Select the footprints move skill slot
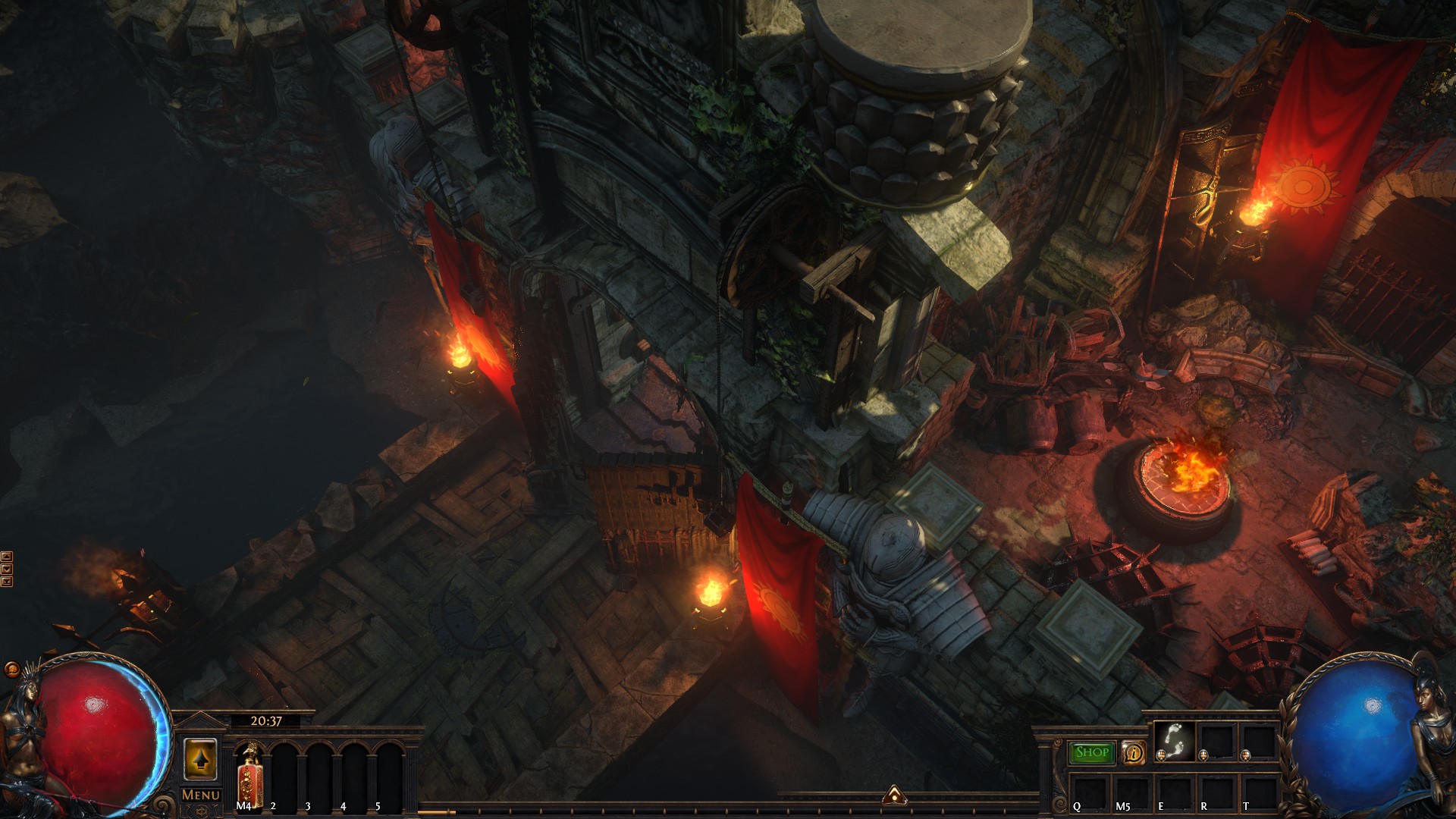This screenshot has height=819, width=1456. [x=1175, y=741]
